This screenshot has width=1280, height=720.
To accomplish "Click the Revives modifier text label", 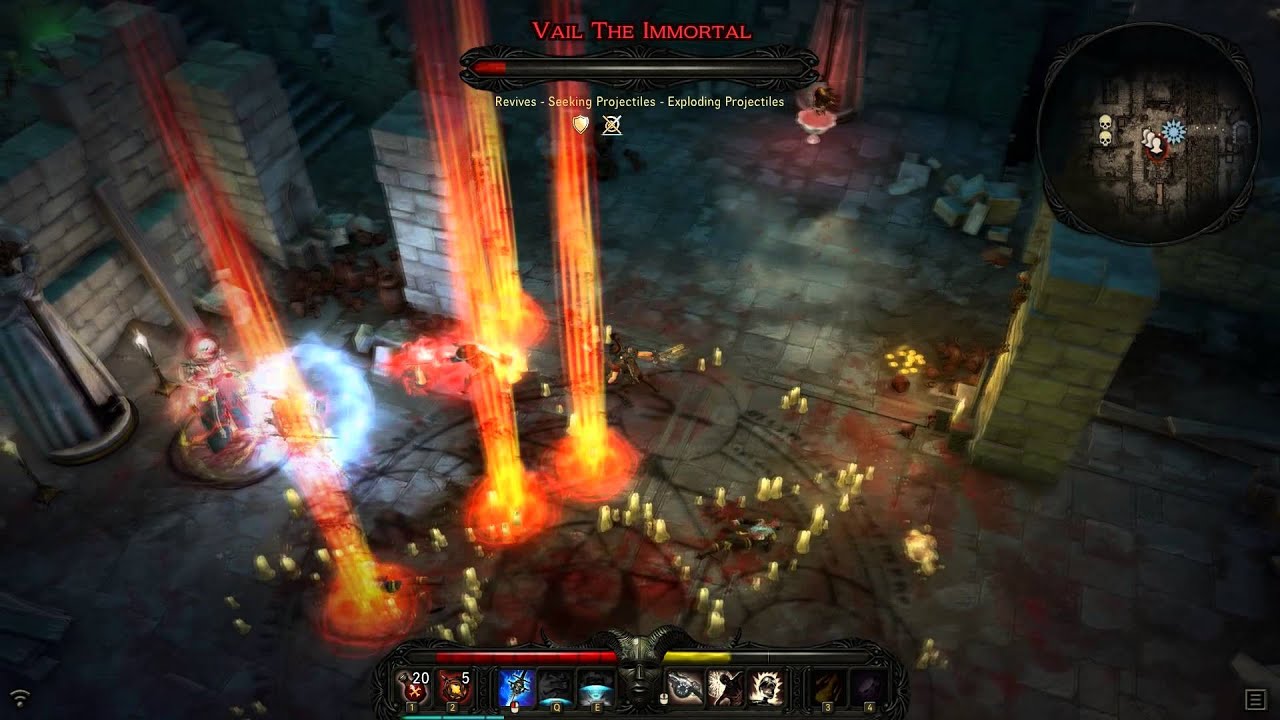I will click(515, 101).
